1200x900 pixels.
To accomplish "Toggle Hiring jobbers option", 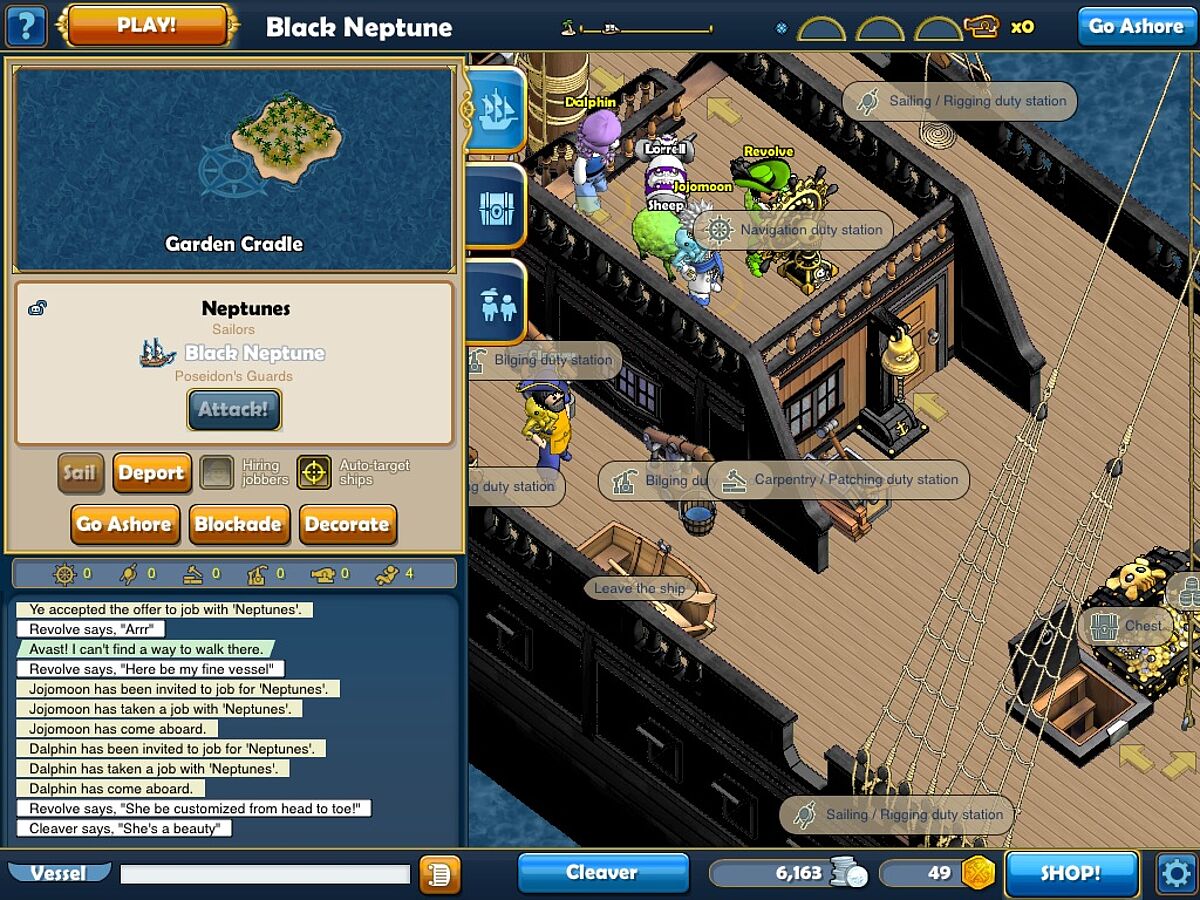I will (x=217, y=473).
